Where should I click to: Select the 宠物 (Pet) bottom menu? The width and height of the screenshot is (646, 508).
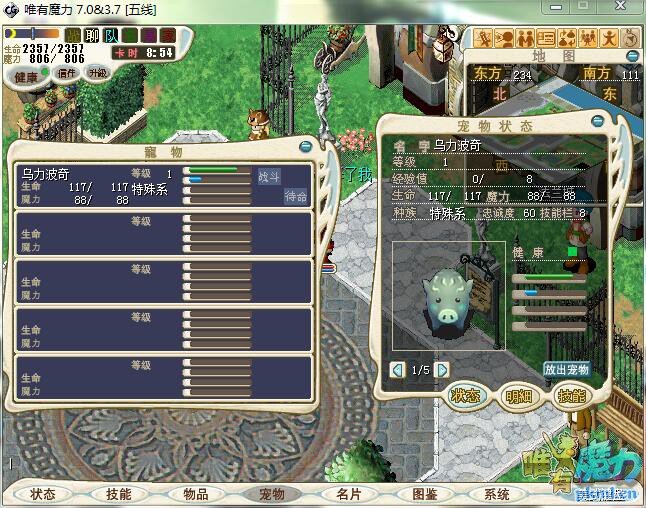point(272,494)
